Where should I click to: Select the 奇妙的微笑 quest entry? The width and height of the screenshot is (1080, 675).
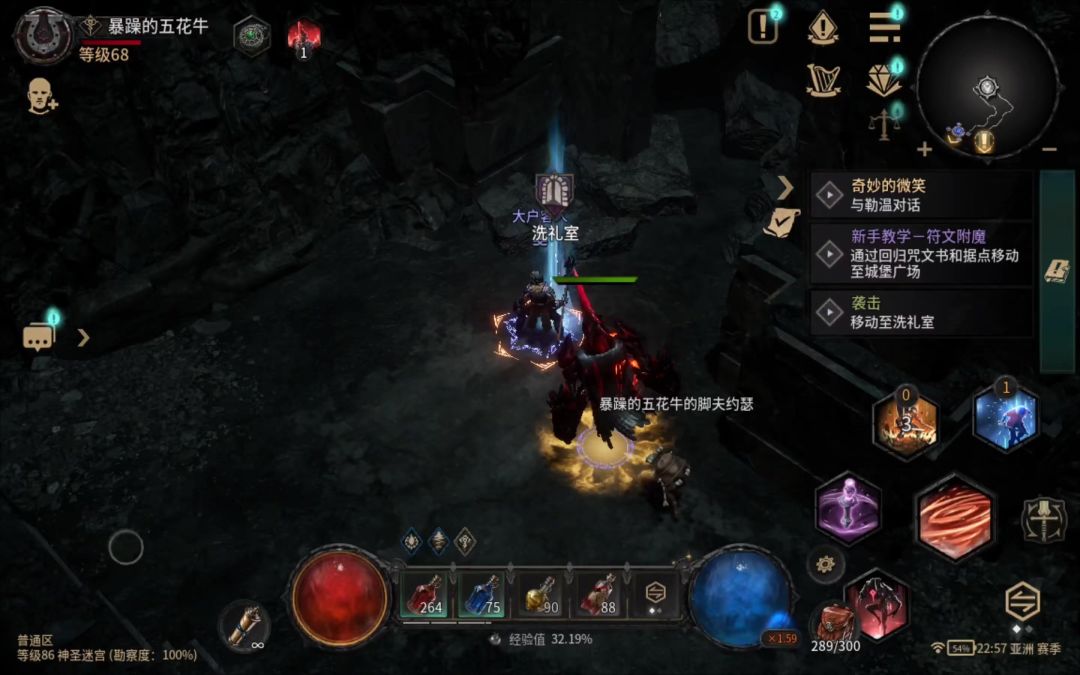(920, 195)
